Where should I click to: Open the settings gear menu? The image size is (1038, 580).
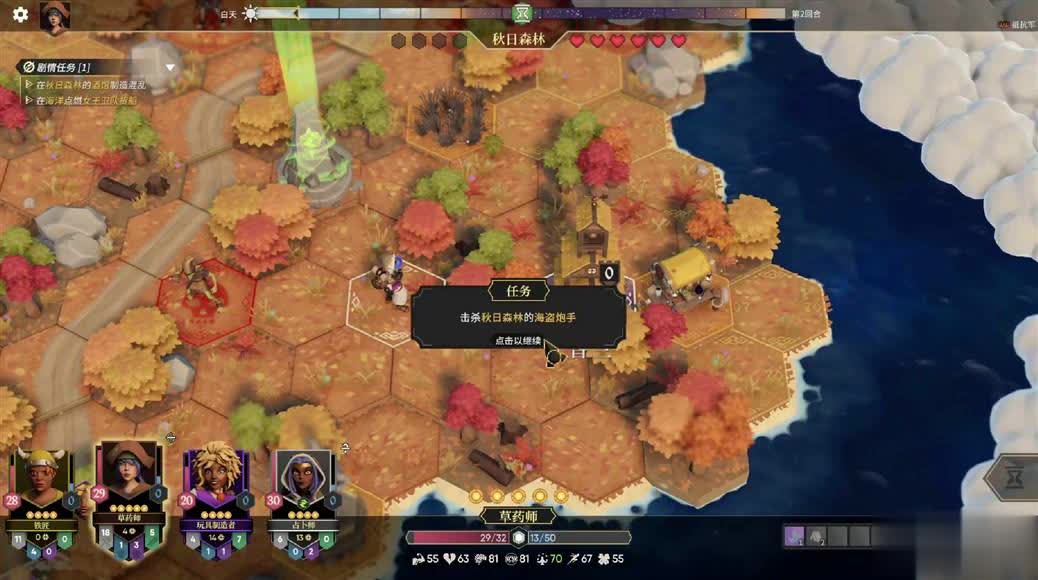click(20, 15)
